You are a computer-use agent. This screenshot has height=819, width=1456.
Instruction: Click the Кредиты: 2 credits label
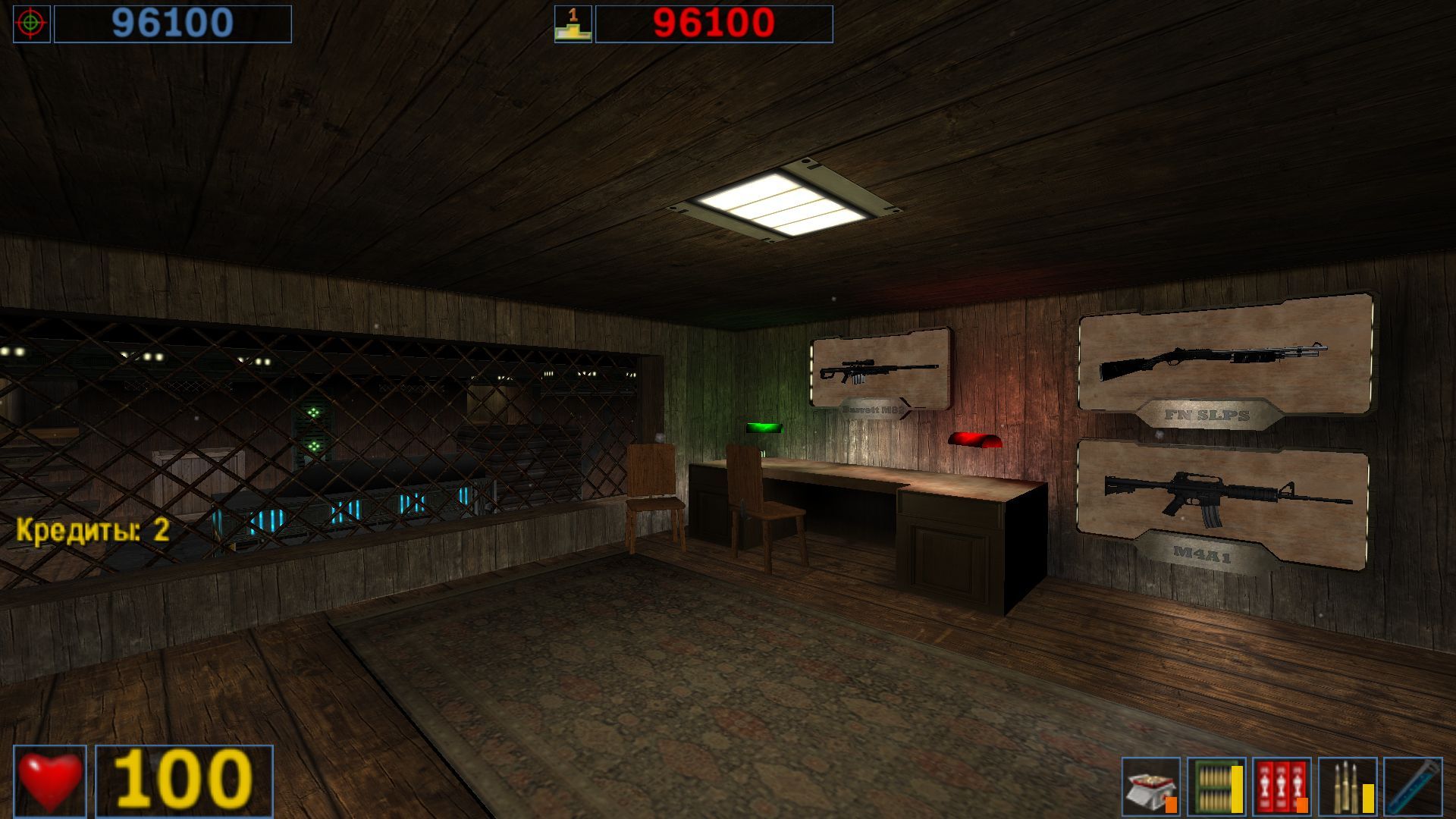point(91,531)
